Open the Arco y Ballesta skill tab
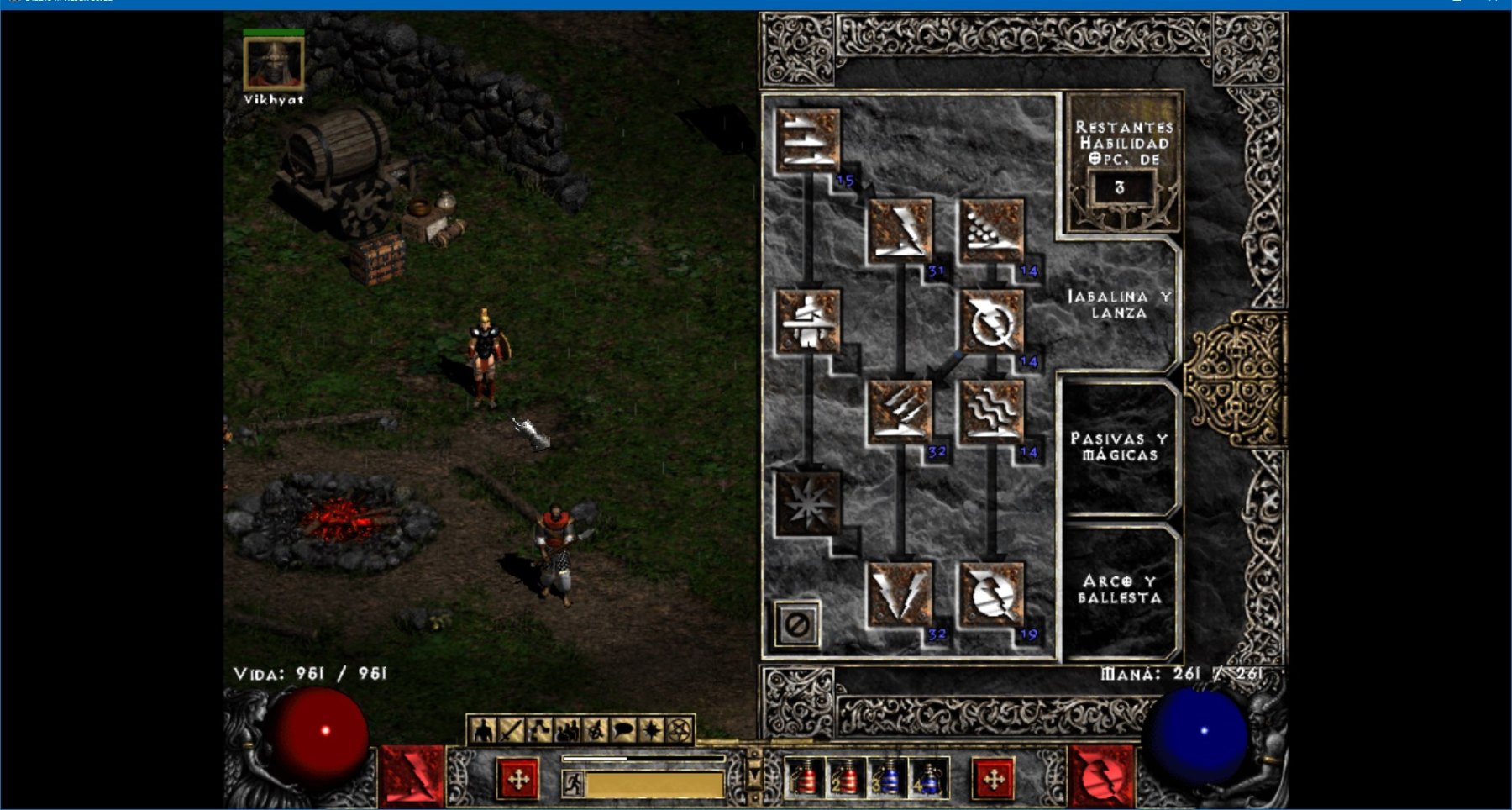The width and height of the screenshot is (1512, 810). tap(1119, 590)
